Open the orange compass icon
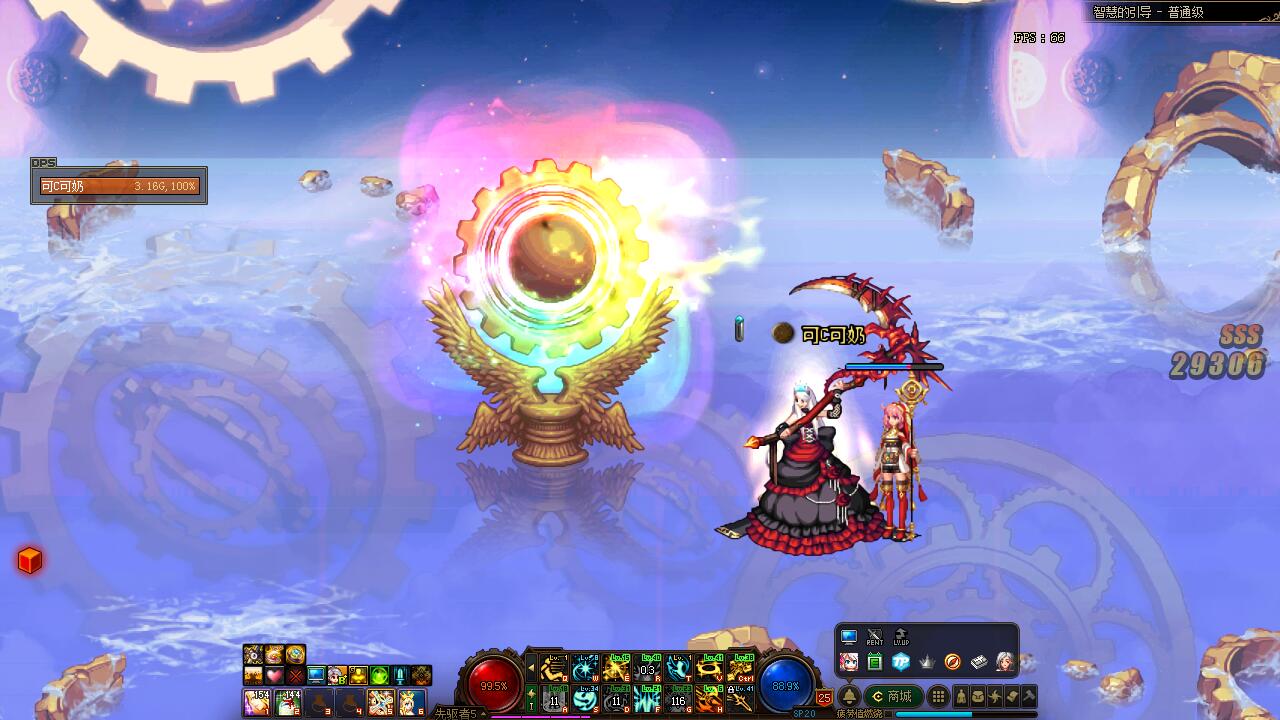The image size is (1280, 720). [x=952, y=661]
